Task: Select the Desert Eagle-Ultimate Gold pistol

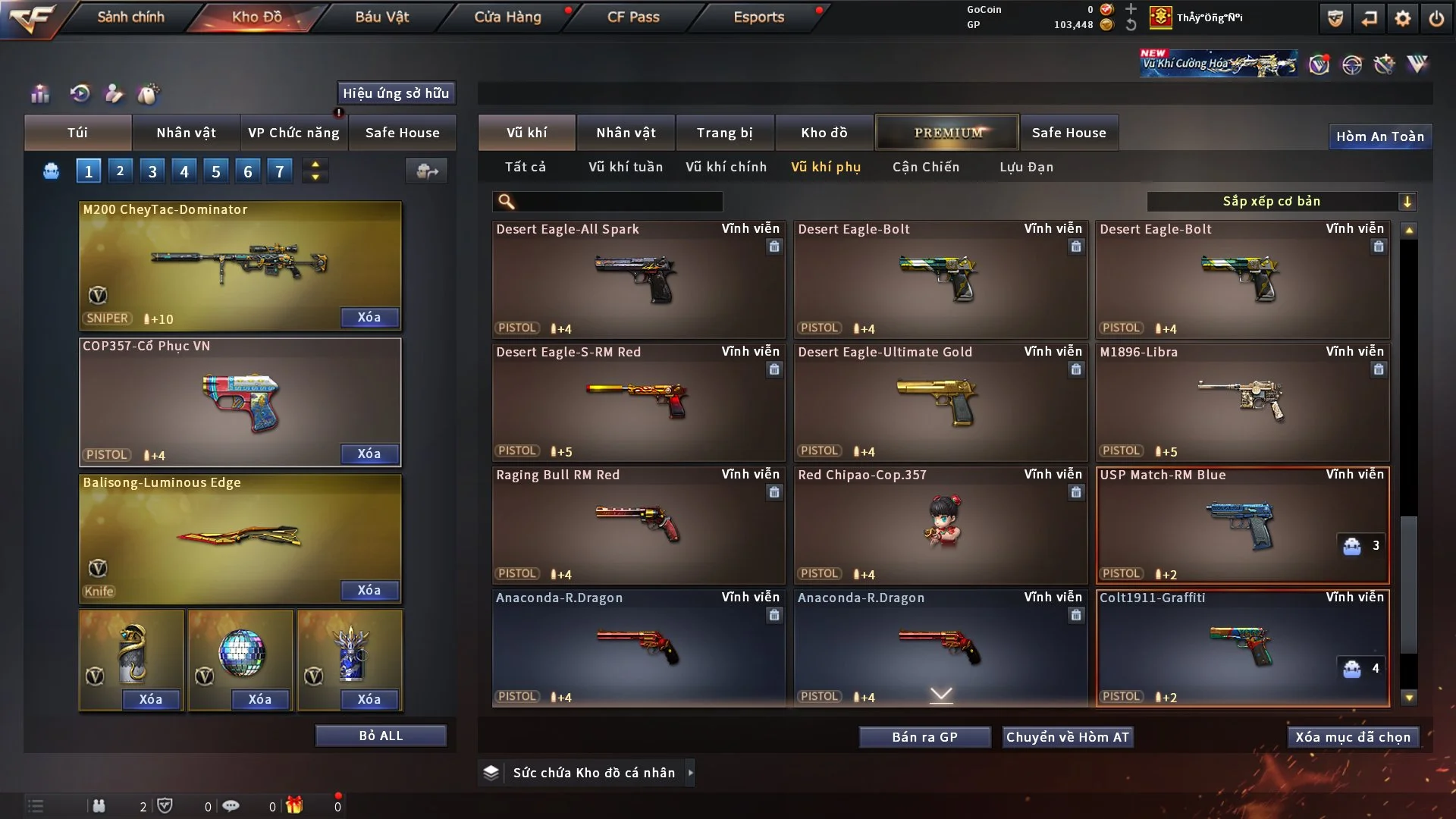Action: 940,403
